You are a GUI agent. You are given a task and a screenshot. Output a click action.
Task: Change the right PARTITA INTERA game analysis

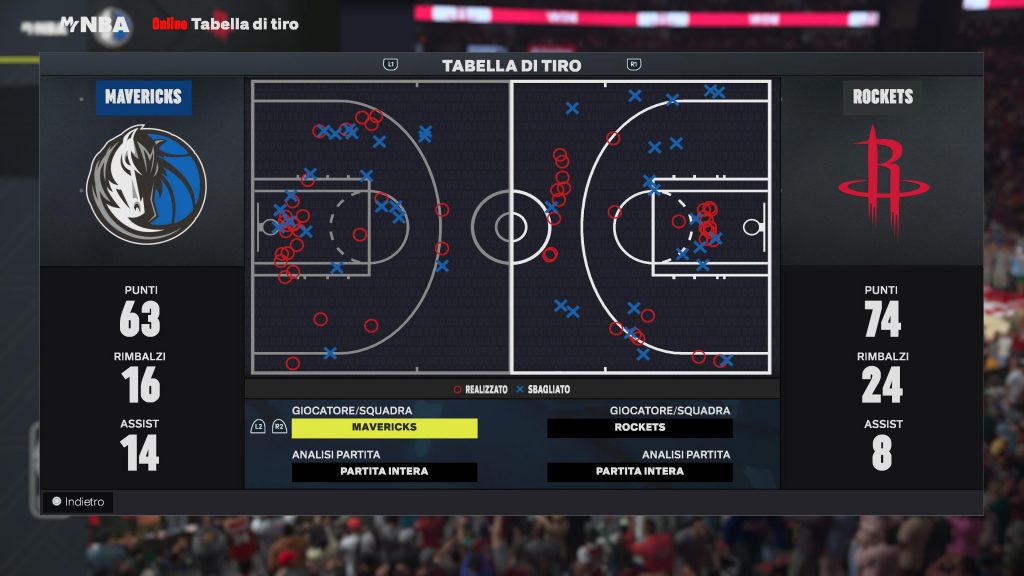(640, 472)
